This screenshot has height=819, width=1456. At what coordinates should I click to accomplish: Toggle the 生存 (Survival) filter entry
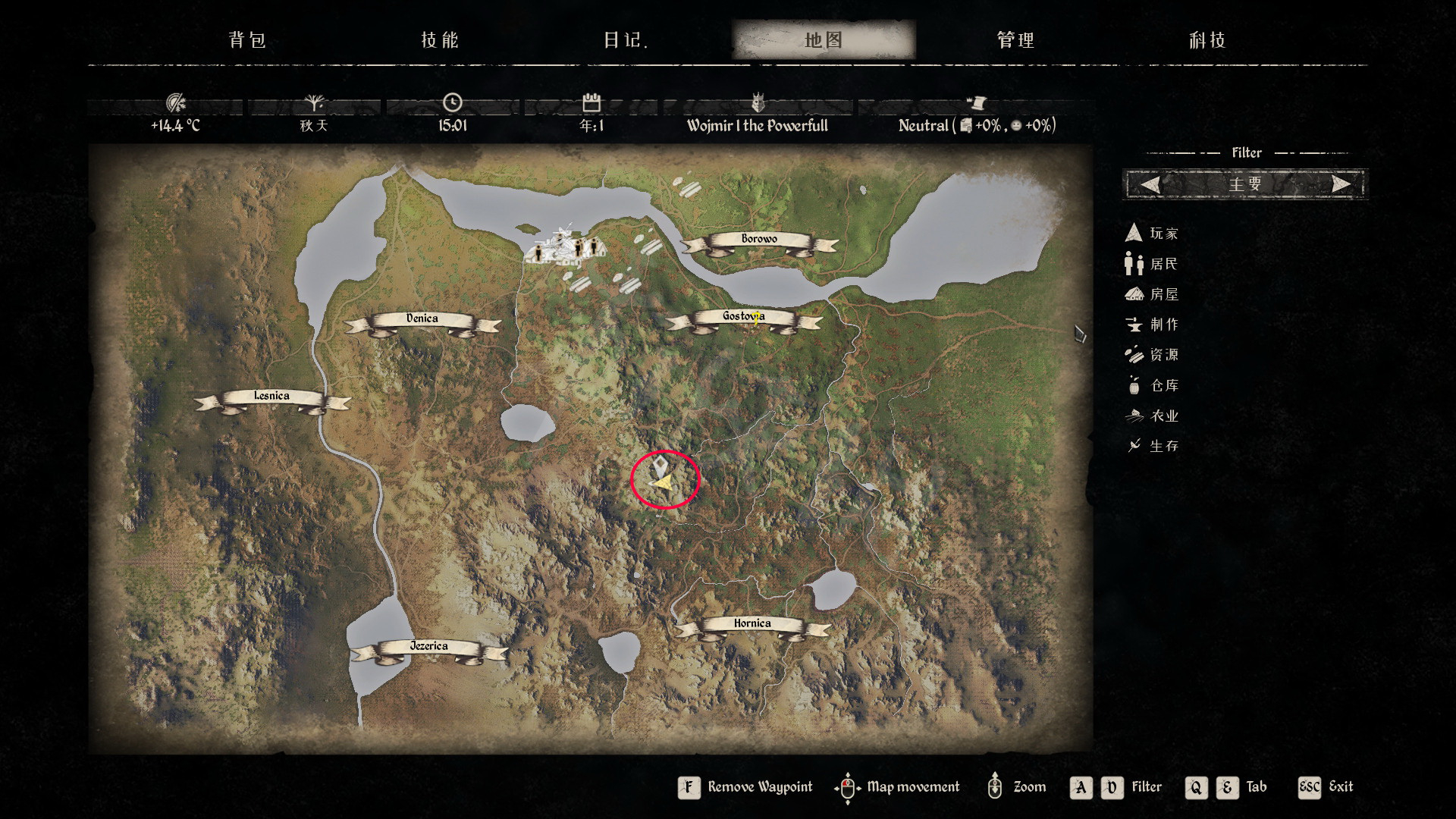1153,446
